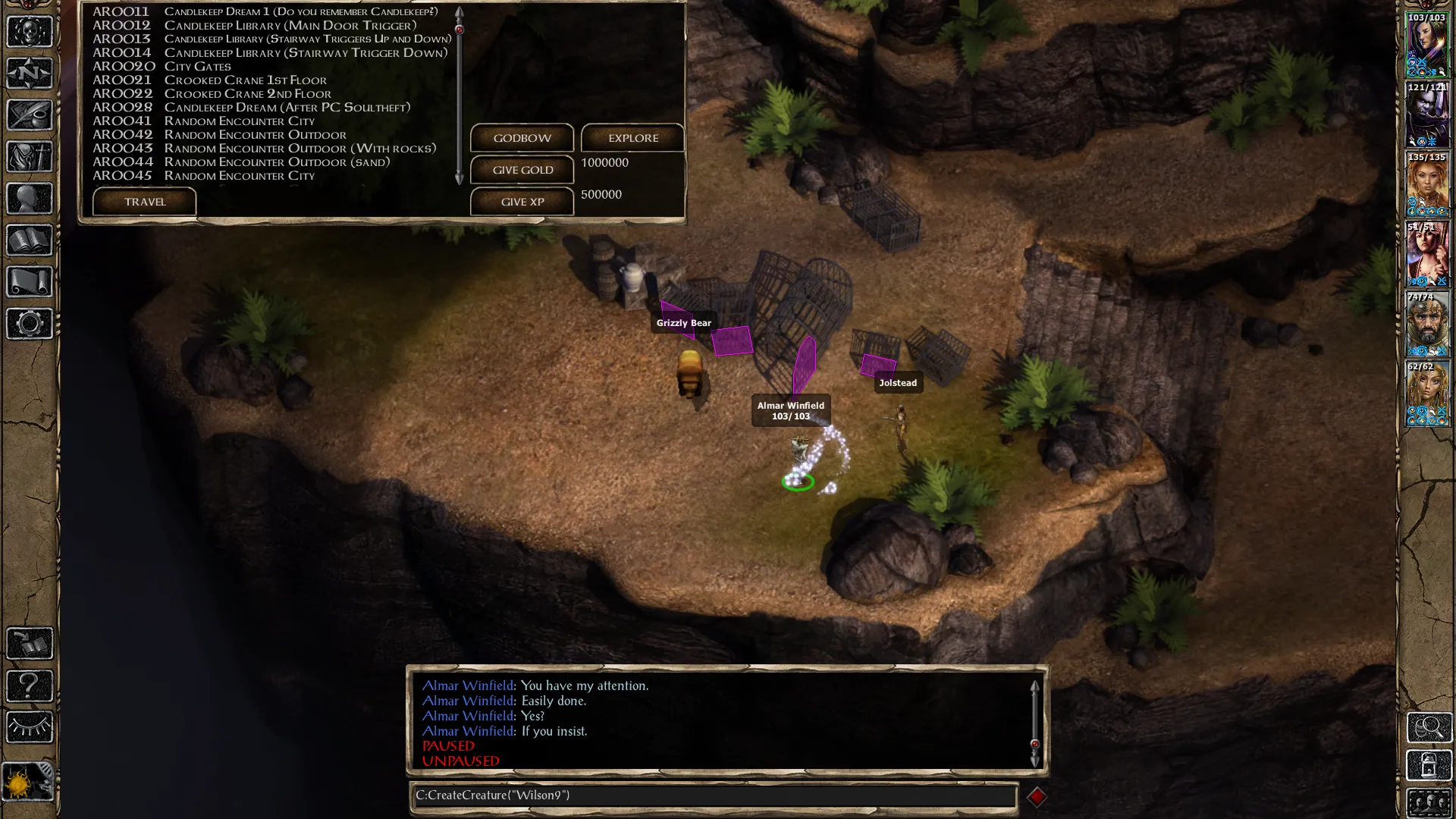This screenshot has height=819, width=1456.
Task: Click the question mark help icon
Action: (x=30, y=686)
